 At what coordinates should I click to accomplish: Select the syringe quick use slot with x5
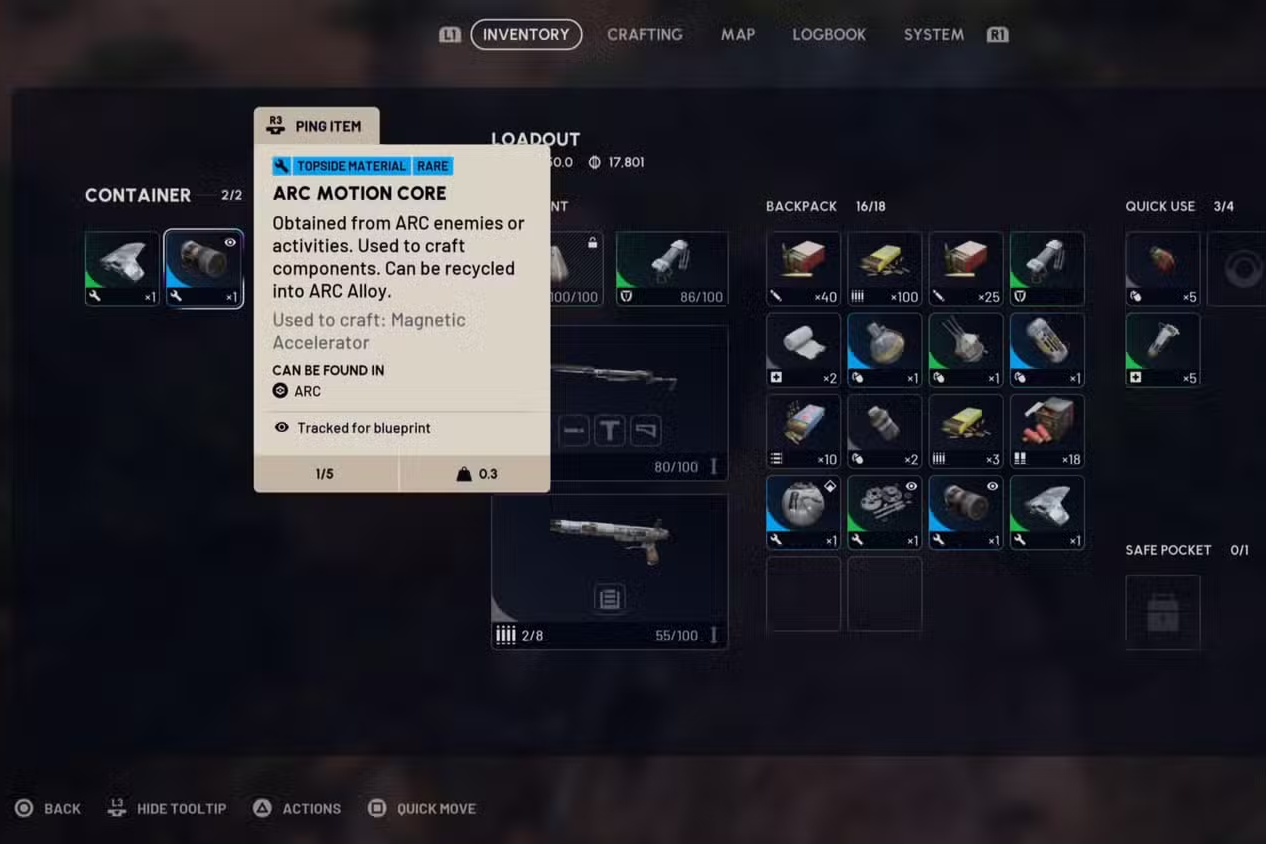(x=1162, y=350)
